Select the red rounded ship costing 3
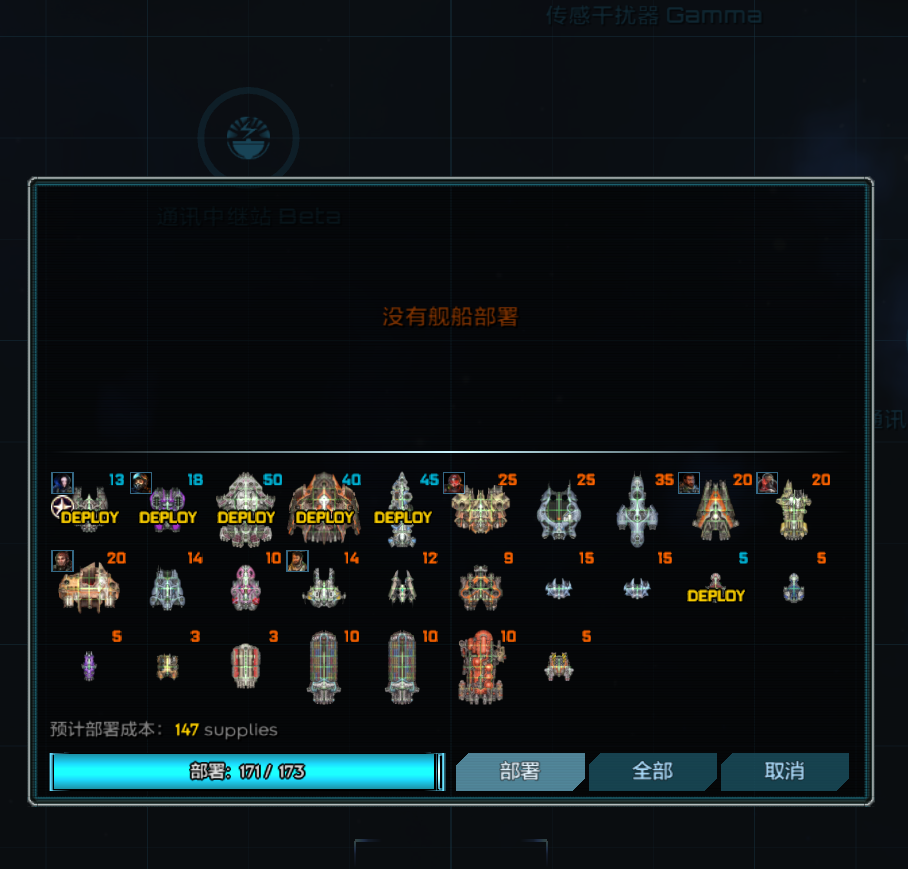 (246, 666)
